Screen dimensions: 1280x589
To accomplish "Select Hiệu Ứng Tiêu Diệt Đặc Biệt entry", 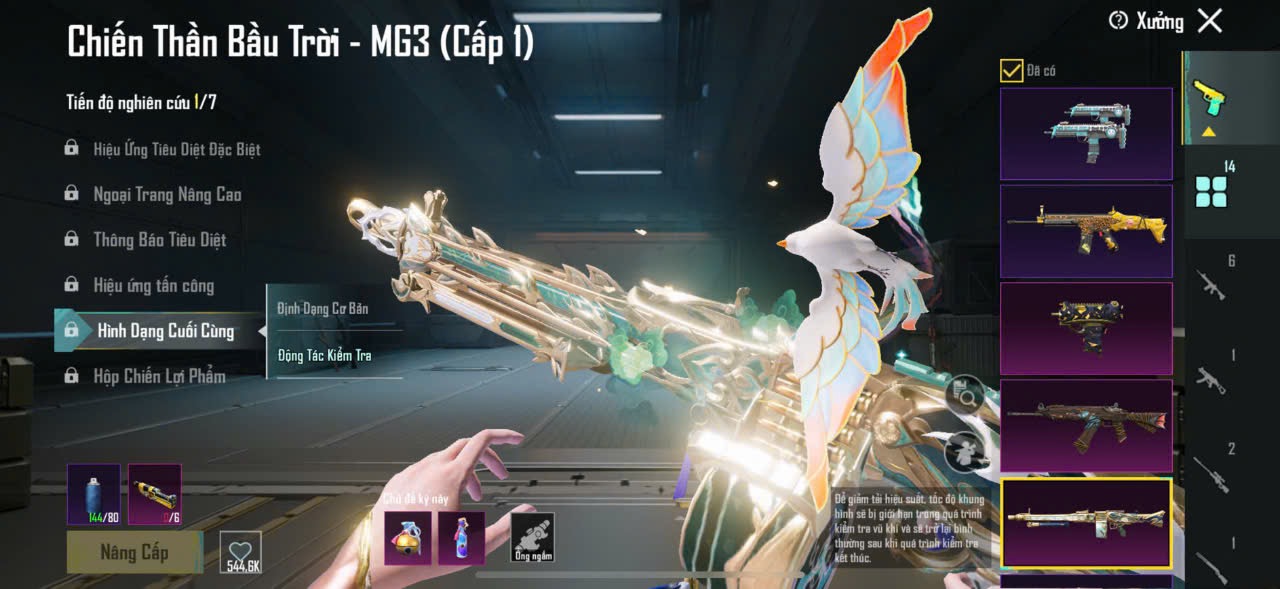I will 176,149.
